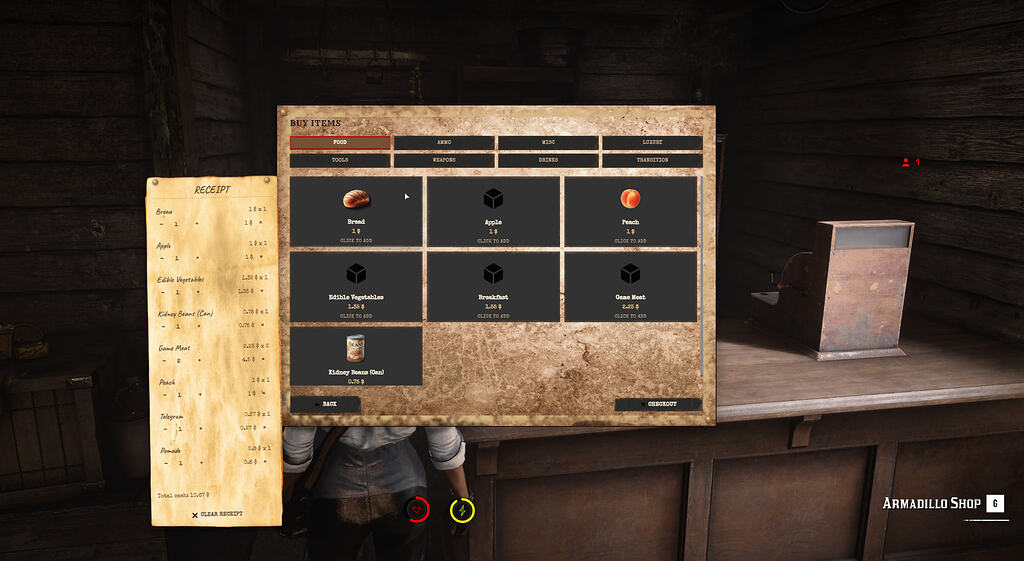Choose the Transition category tab

coord(652,160)
